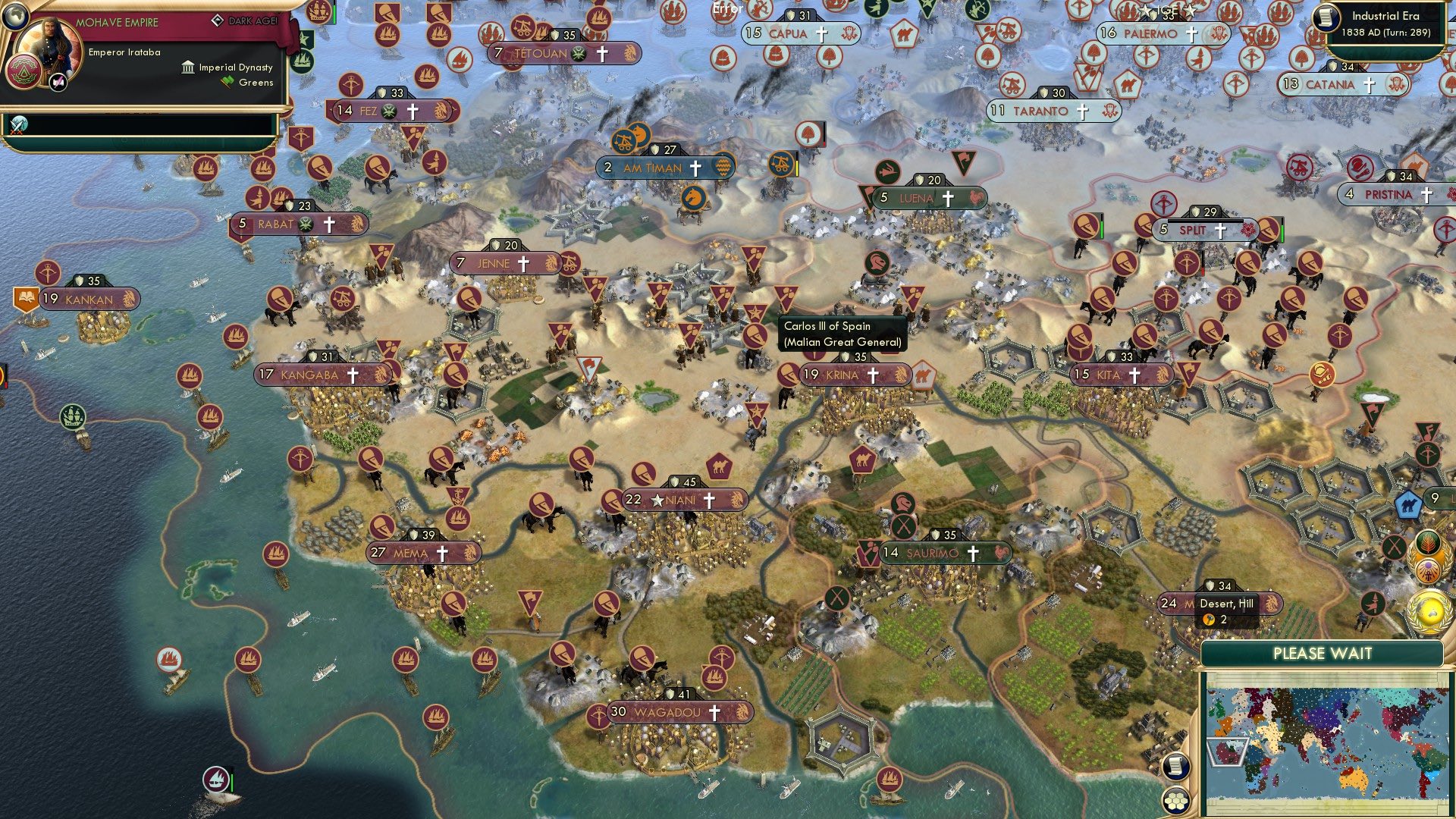Click the Mohave Empire circular religion emblem
Screen dimensions: 1456x819
tap(25, 72)
